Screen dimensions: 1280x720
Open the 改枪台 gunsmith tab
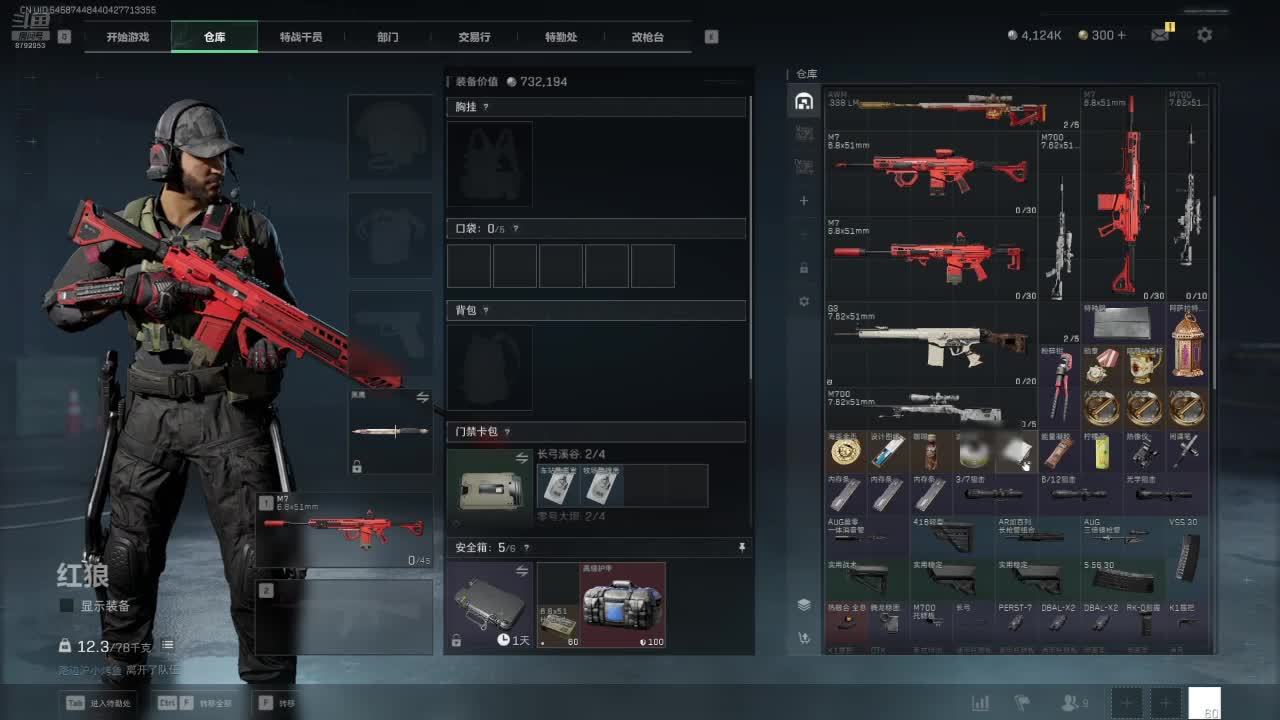click(647, 37)
